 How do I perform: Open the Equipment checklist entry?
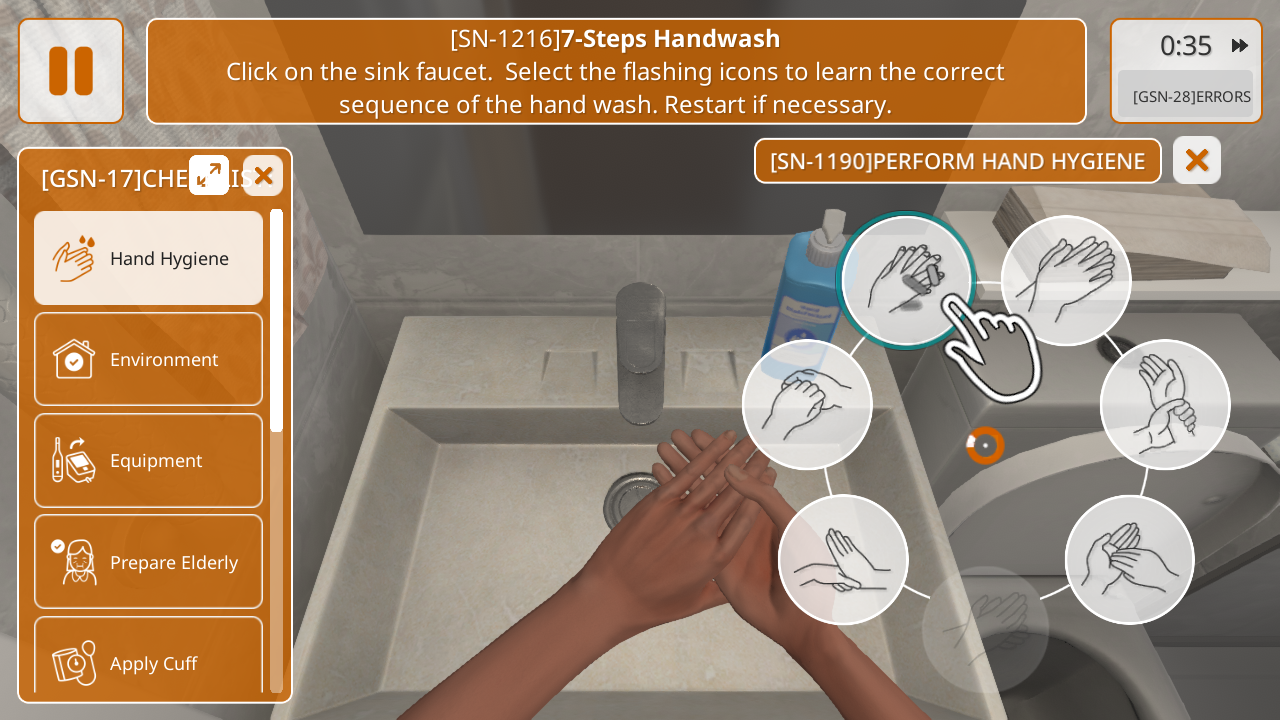point(149,460)
